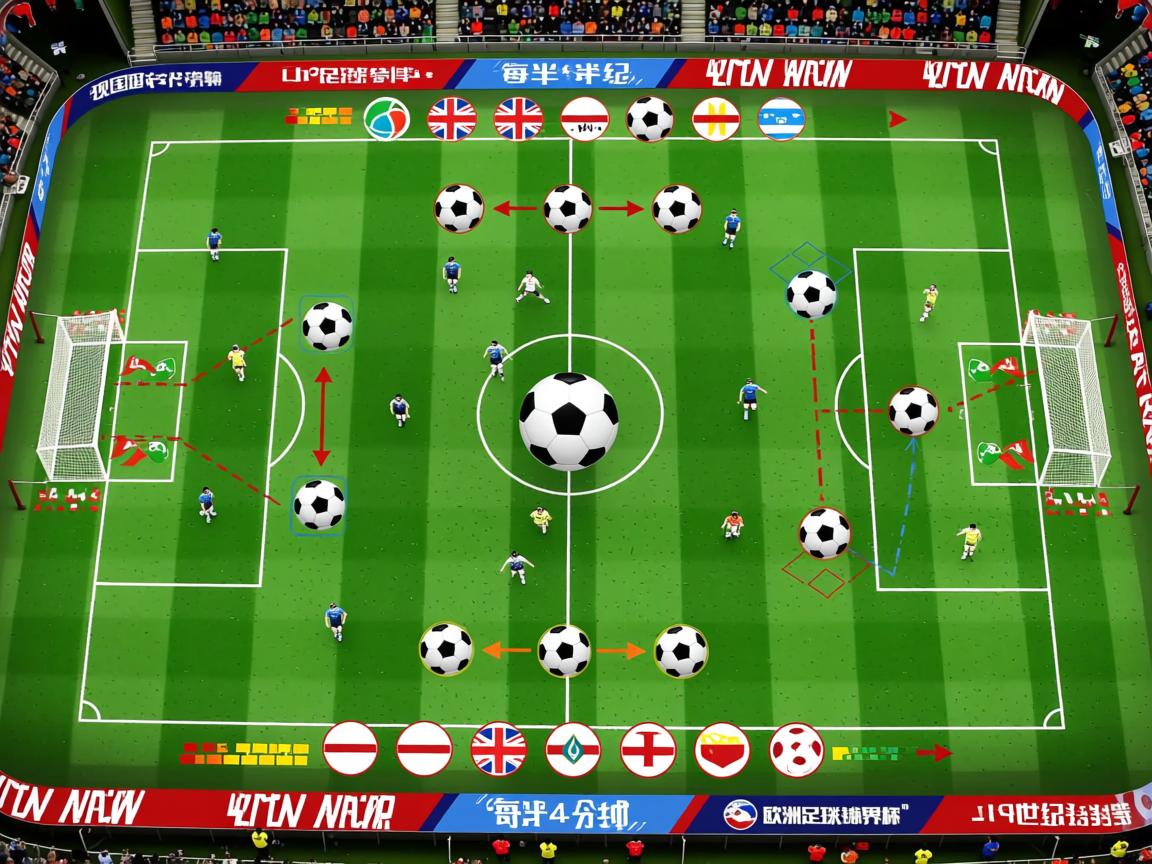Click the orange arrow pointing left
This screenshot has width=1152, height=864.
coord(506,650)
